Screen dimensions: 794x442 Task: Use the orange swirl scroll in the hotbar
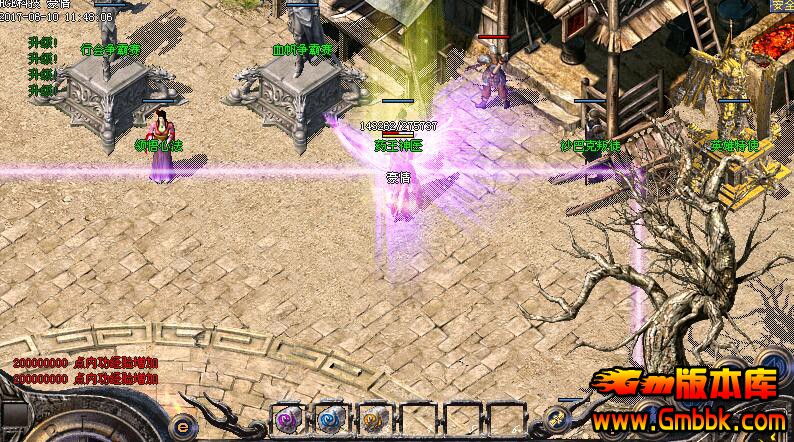[x=372, y=419]
